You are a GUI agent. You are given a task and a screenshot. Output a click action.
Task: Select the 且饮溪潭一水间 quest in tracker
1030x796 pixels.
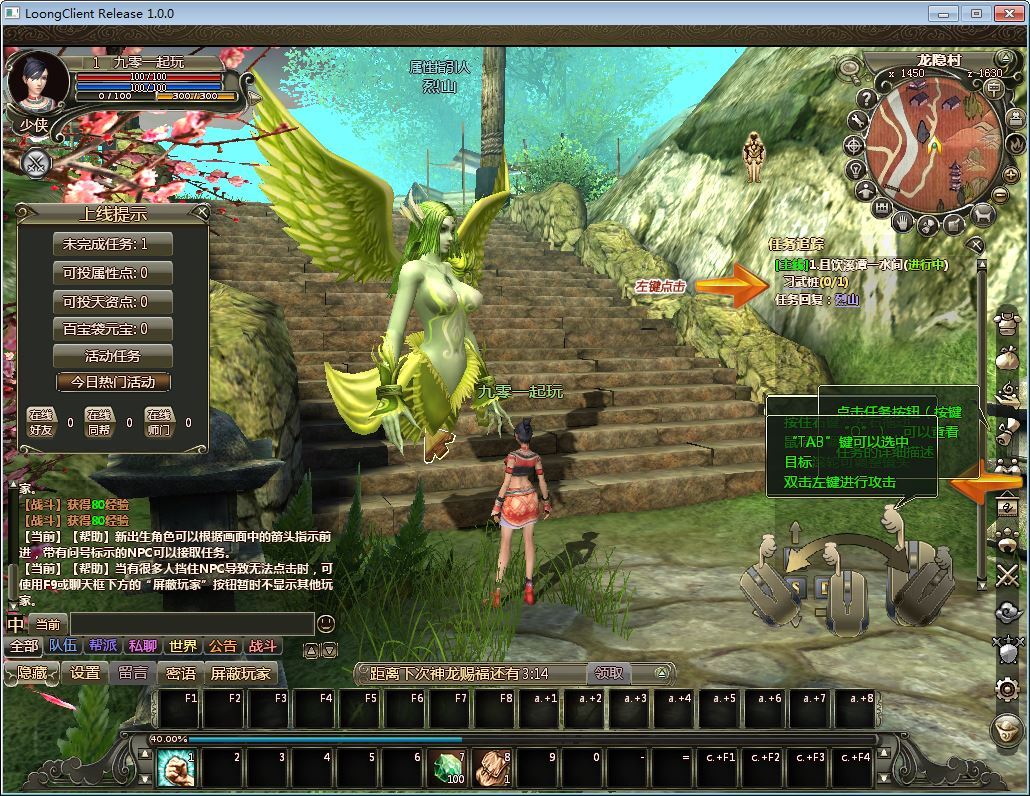click(x=862, y=265)
